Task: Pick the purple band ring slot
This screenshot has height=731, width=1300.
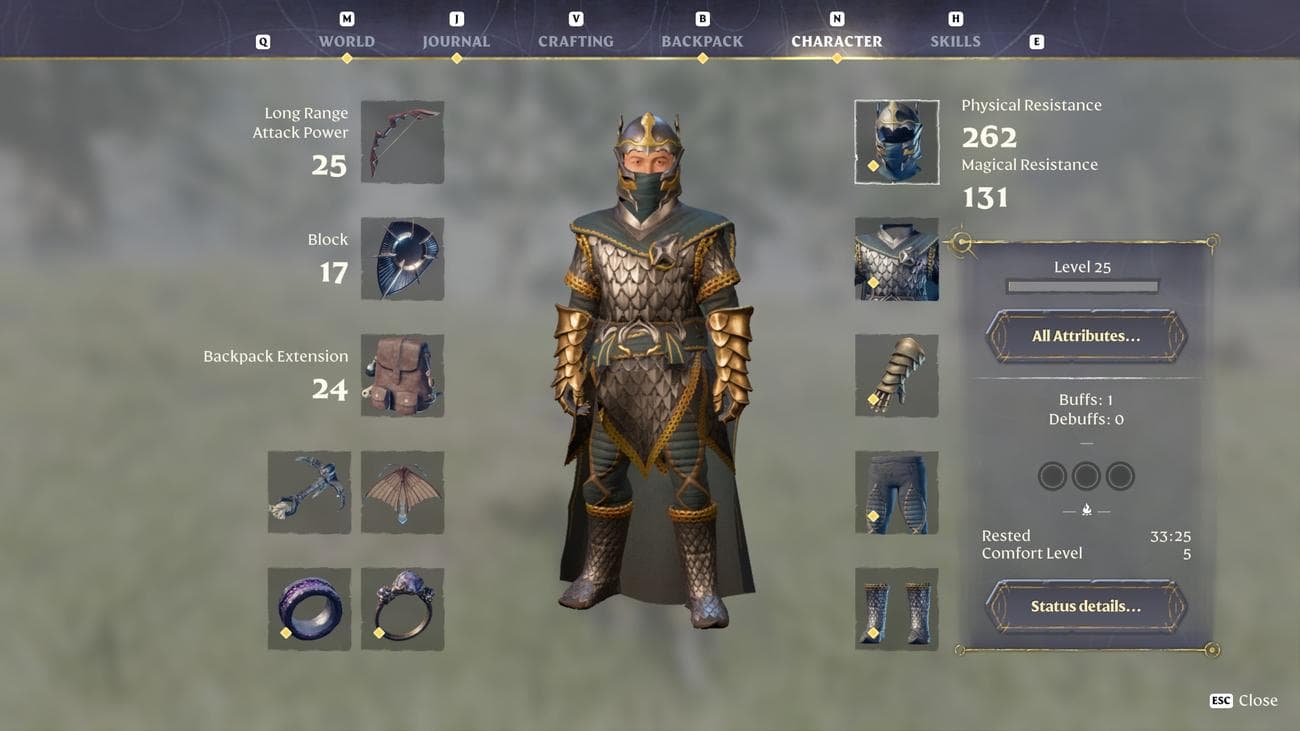Action: point(309,609)
